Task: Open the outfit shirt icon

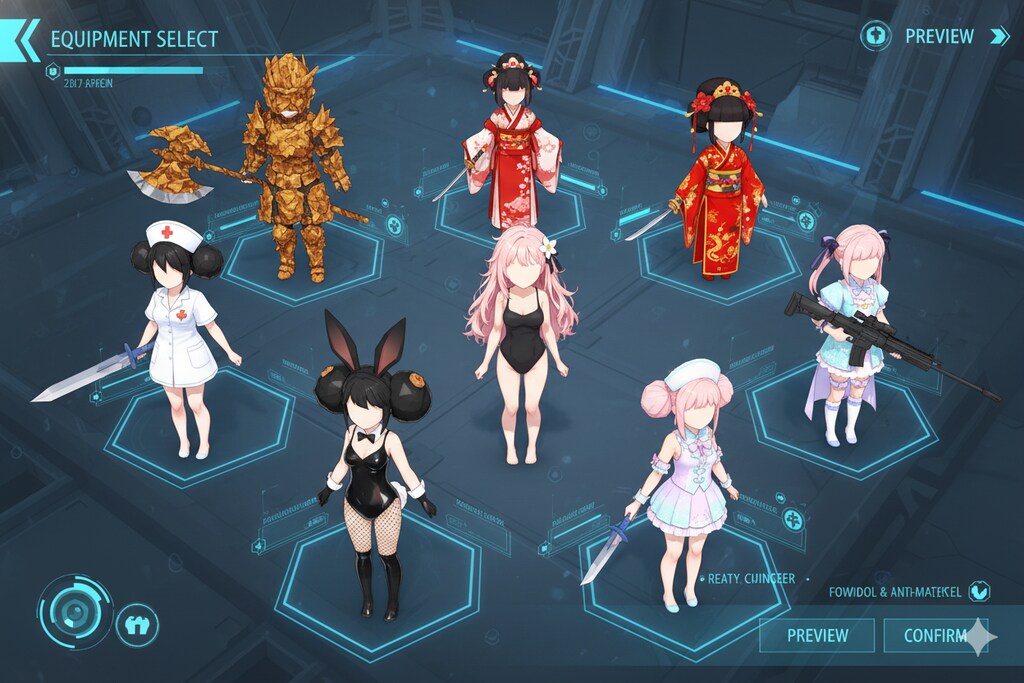Action: (x=137, y=627)
